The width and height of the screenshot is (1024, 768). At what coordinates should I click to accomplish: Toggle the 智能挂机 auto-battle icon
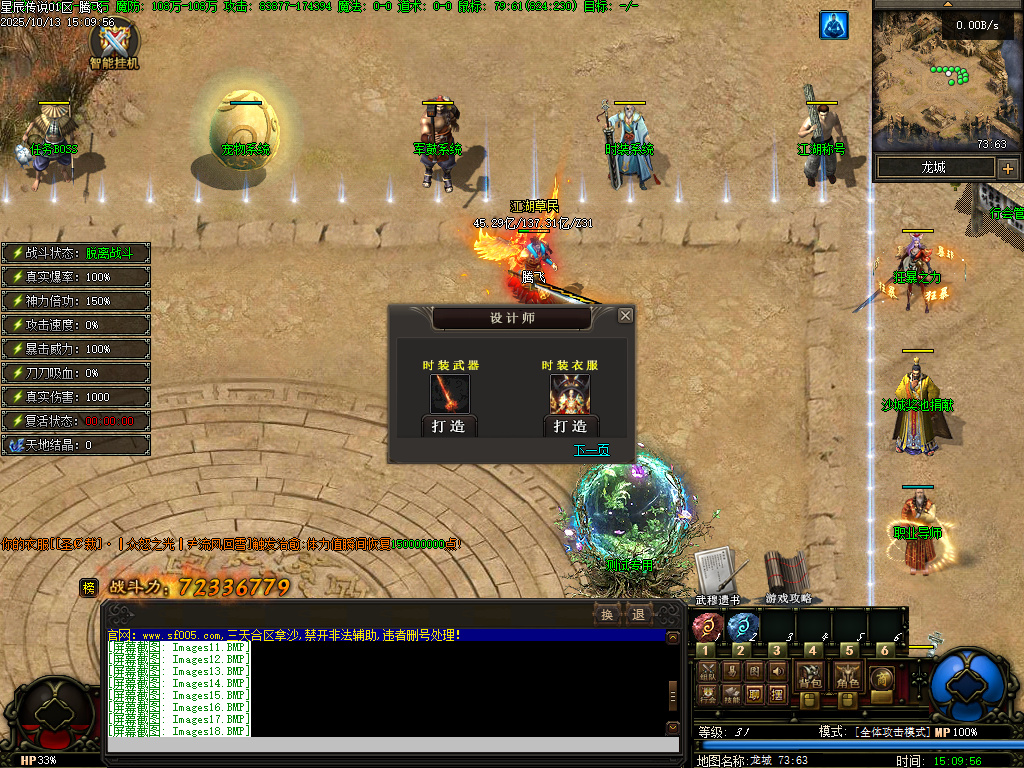[x=114, y=44]
